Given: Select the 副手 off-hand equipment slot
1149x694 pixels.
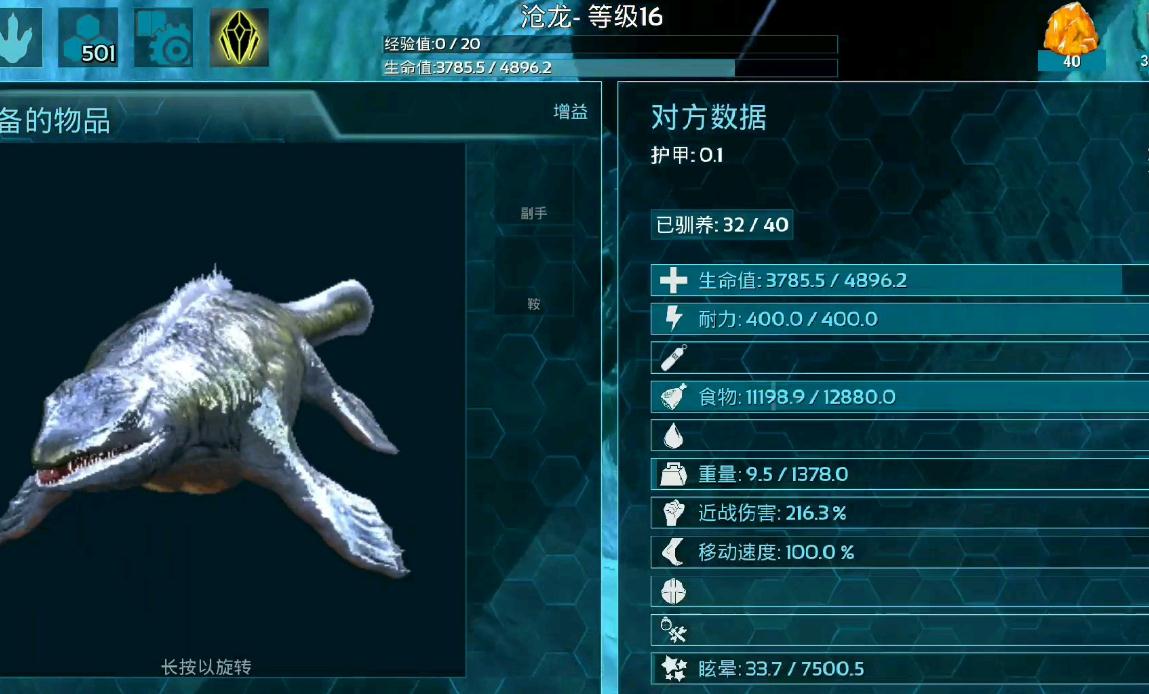Looking at the screenshot, I should [533, 190].
